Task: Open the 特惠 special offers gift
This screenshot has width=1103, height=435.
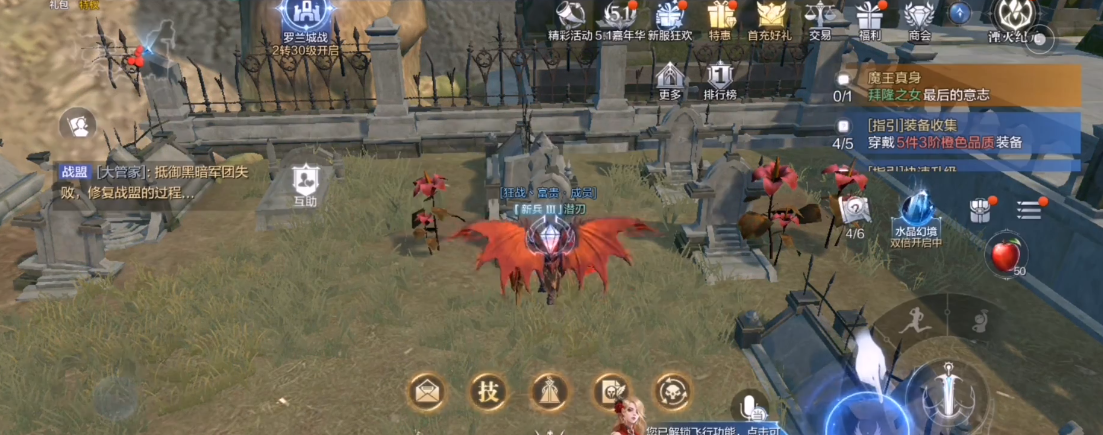Action: 719,16
